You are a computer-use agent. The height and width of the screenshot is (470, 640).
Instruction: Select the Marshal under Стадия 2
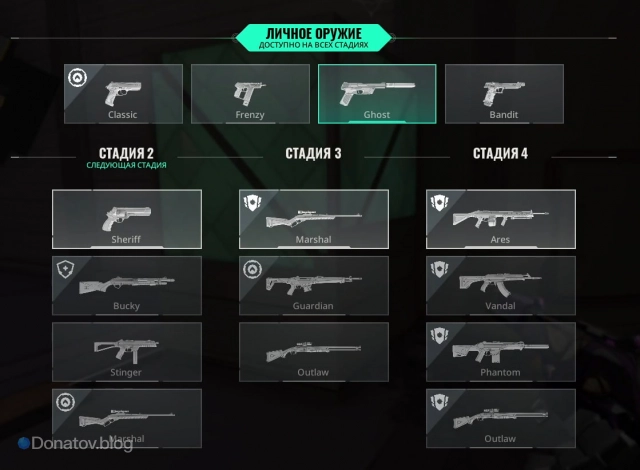click(127, 417)
